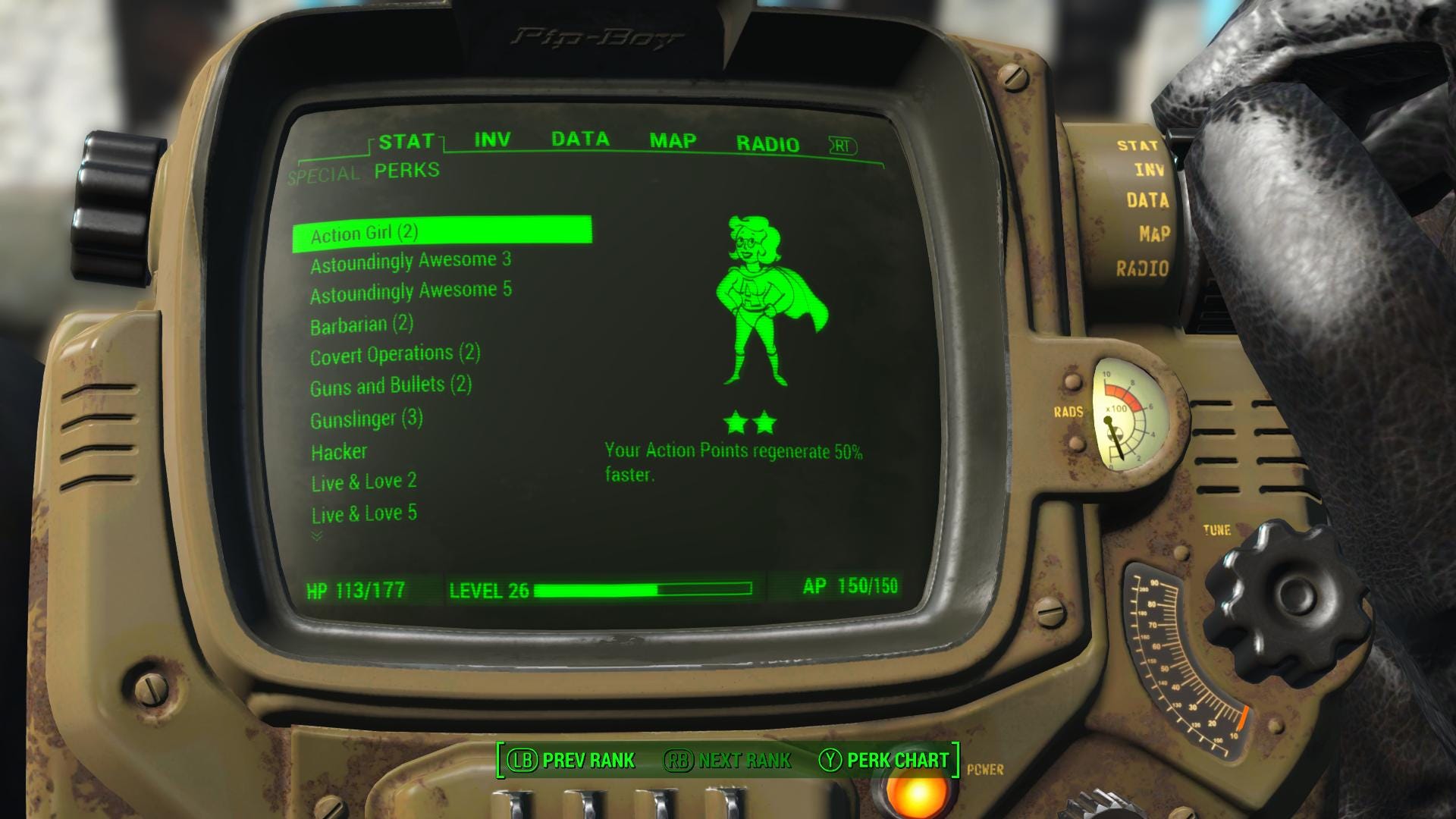Click the perk list scroll-down arrow
Image resolution: width=1456 pixels, height=819 pixels.
[317, 536]
